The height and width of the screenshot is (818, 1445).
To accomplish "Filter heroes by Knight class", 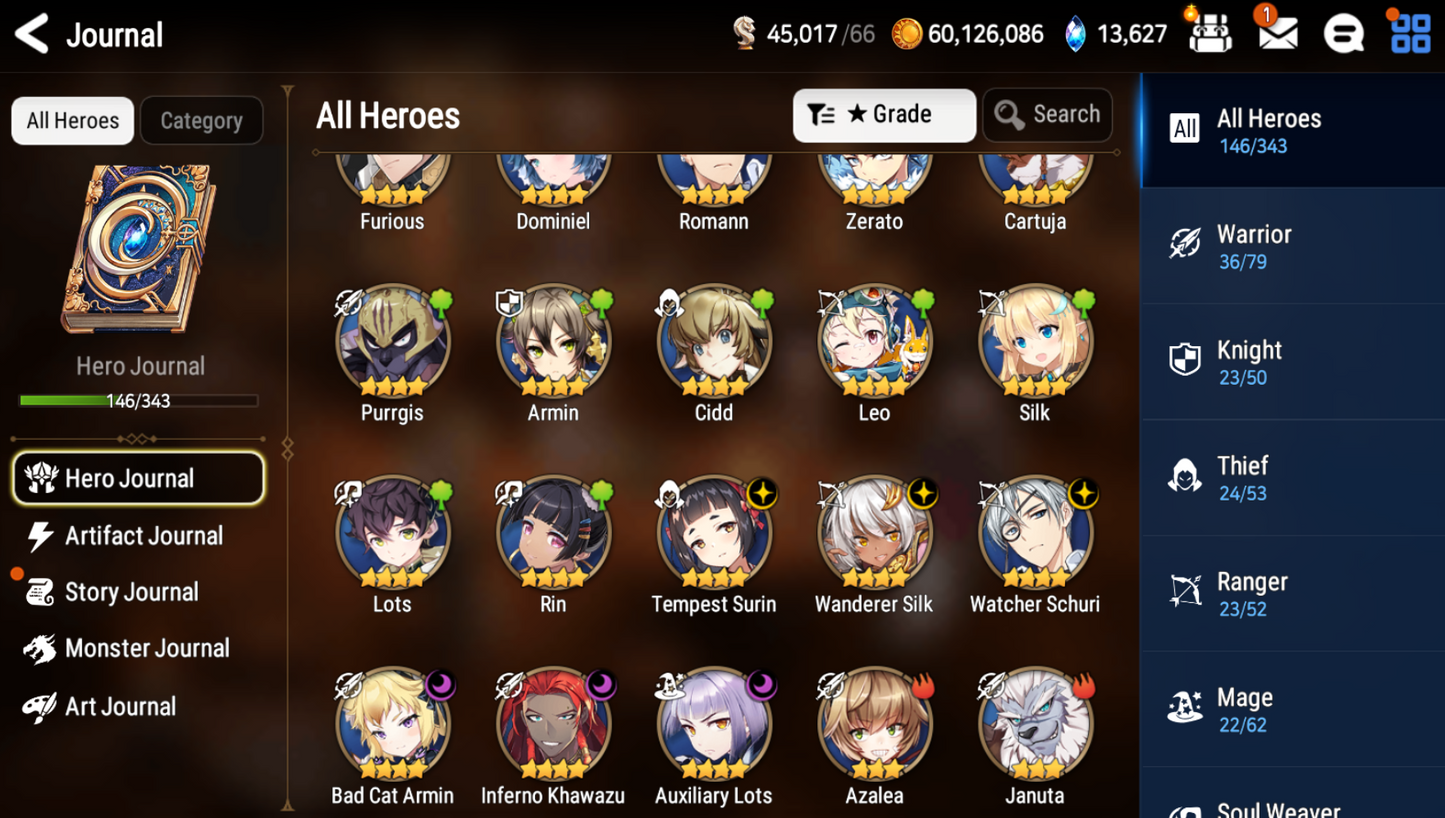I will point(1290,362).
